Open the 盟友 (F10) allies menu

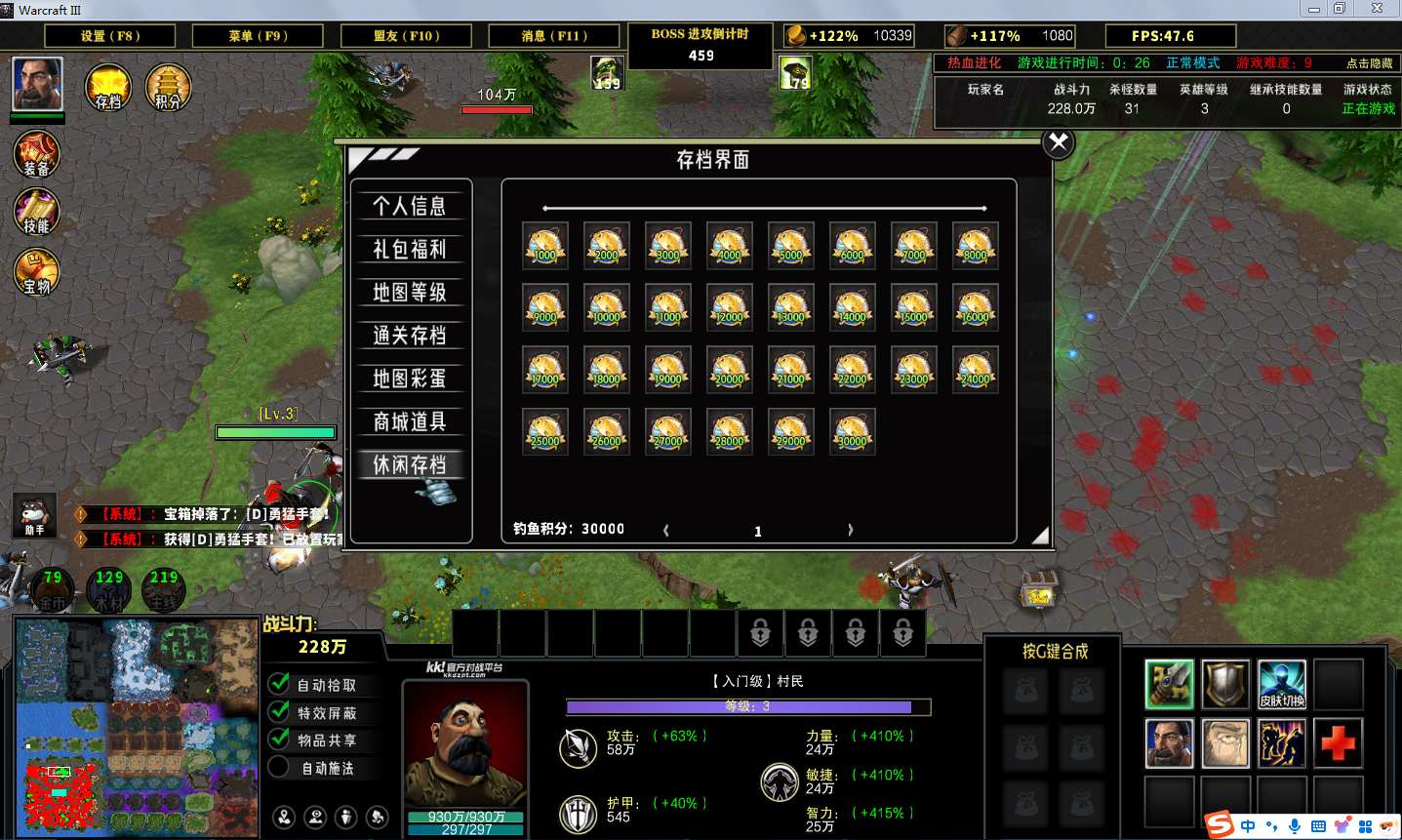pyautogui.click(x=407, y=36)
